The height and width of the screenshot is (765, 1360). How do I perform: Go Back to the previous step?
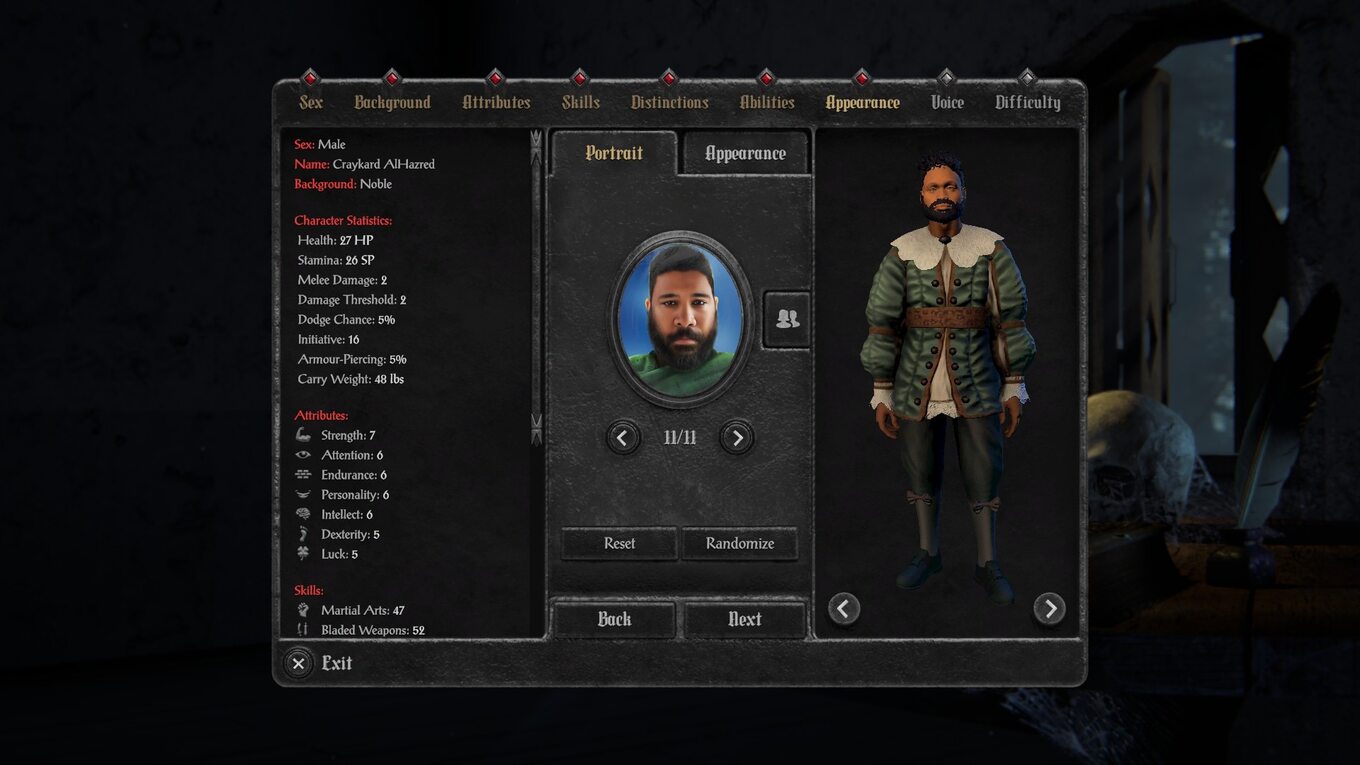click(x=614, y=619)
